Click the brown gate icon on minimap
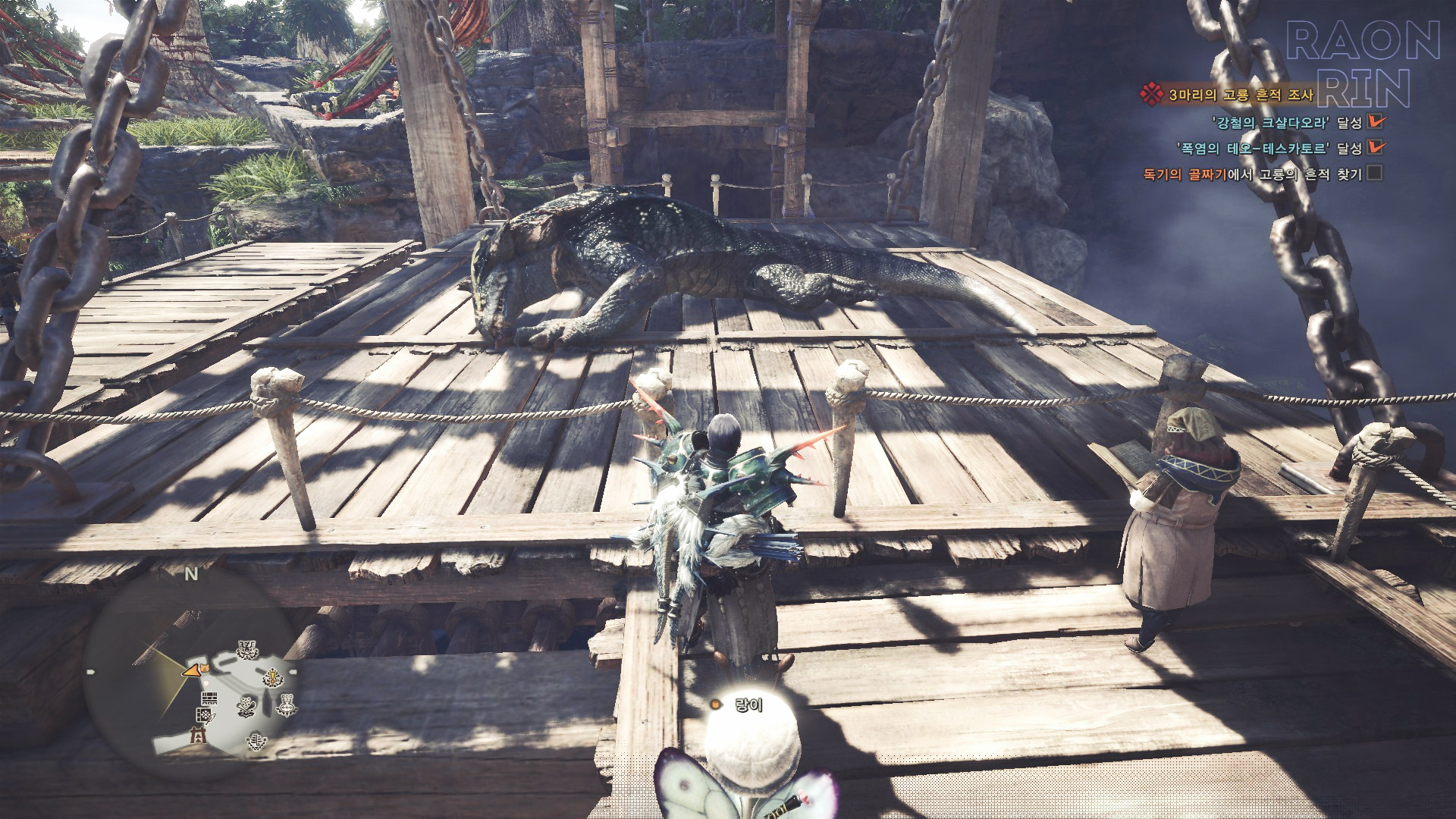The width and height of the screenshot is (1456, 819). (199, 735)
